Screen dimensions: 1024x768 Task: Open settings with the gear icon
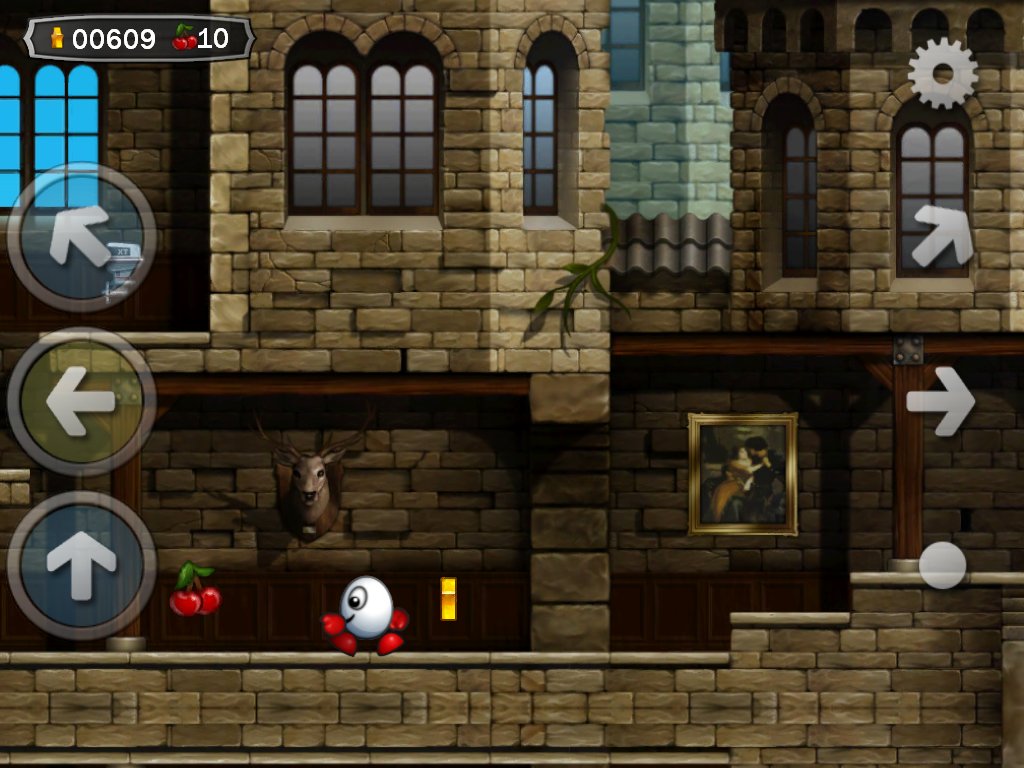click(x=942, y=73)
